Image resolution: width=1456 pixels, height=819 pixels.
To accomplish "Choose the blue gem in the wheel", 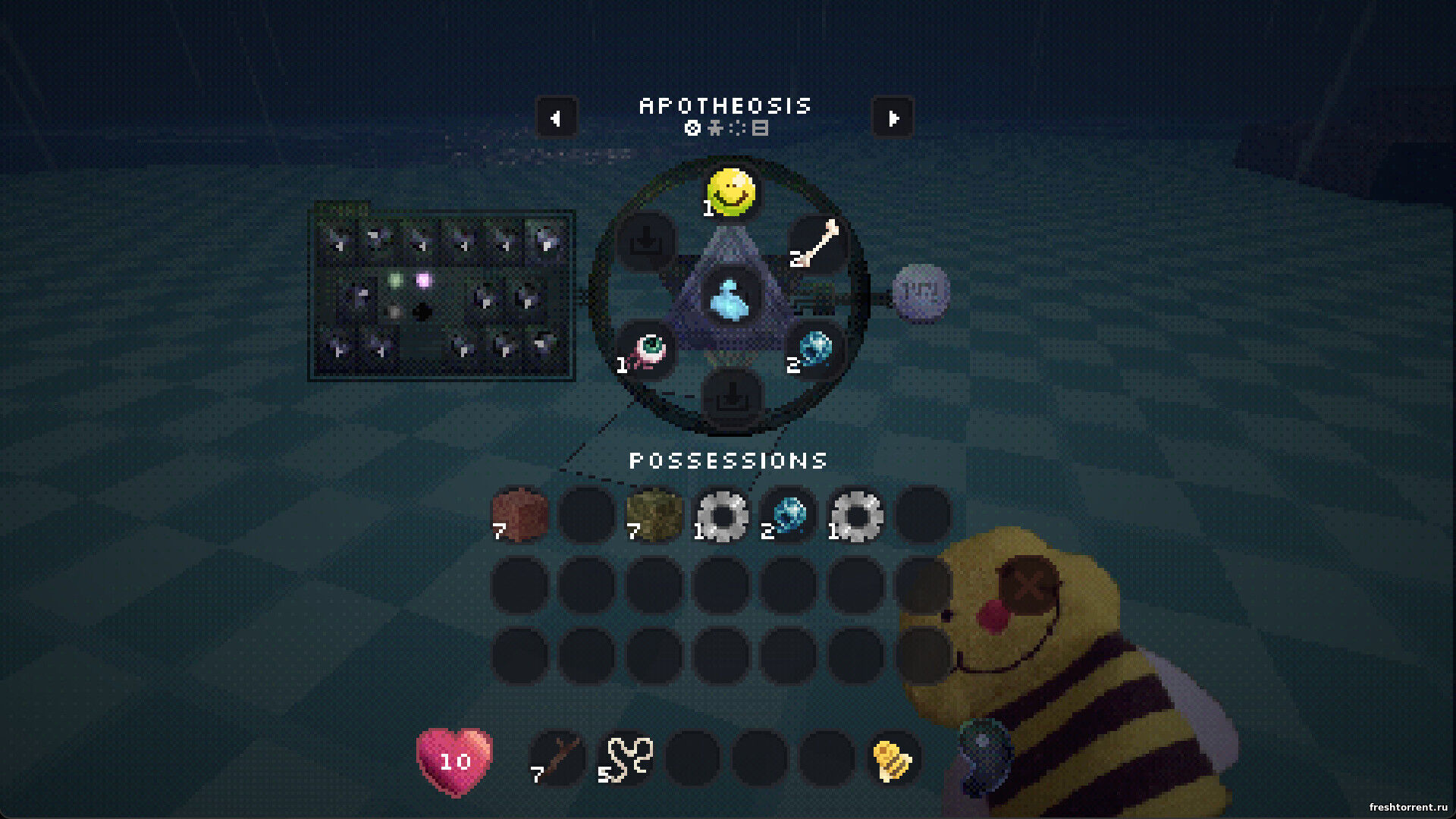I will [x=814, y=350].
